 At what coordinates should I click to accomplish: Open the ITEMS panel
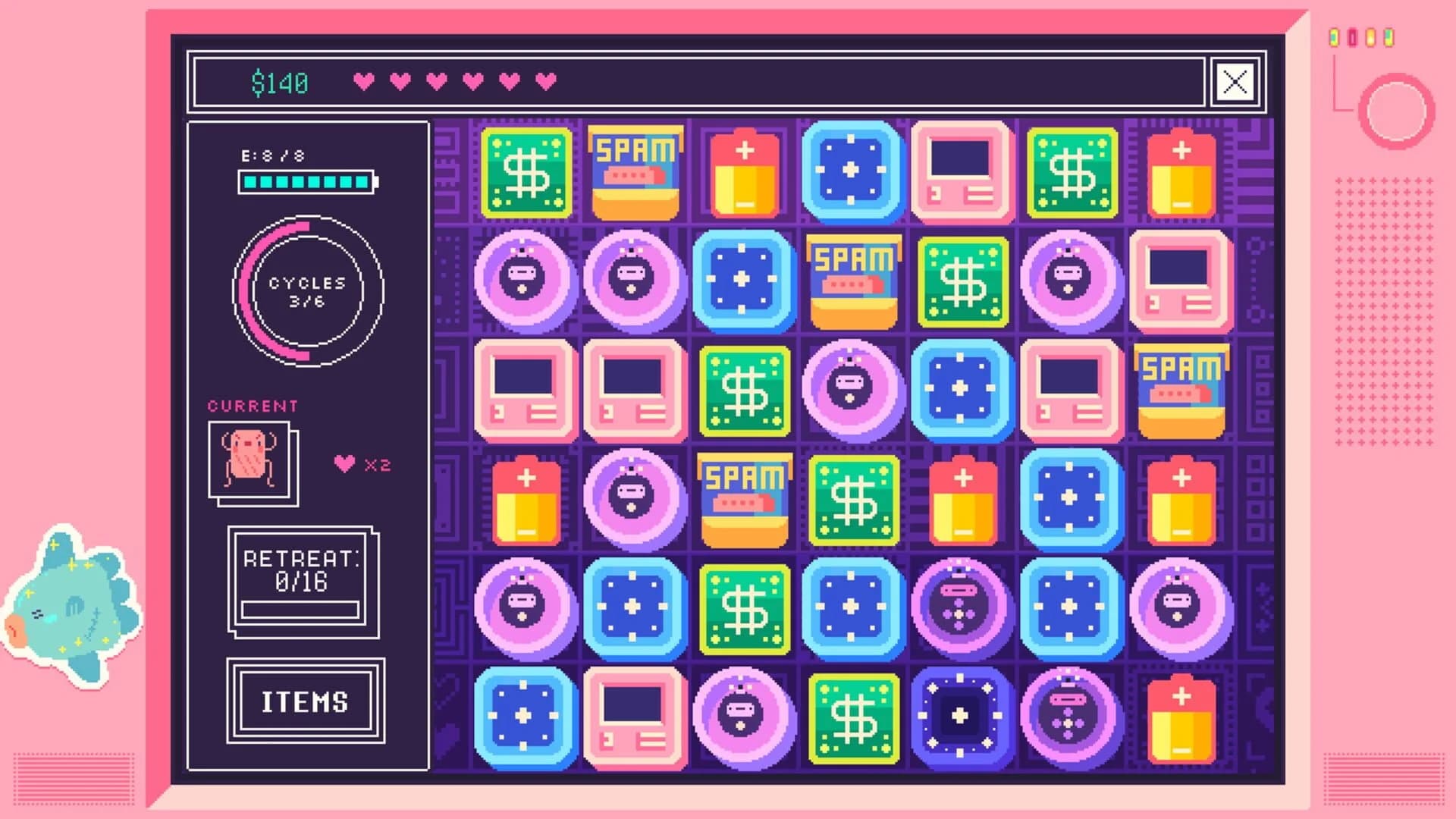click(x=303, y=701)
